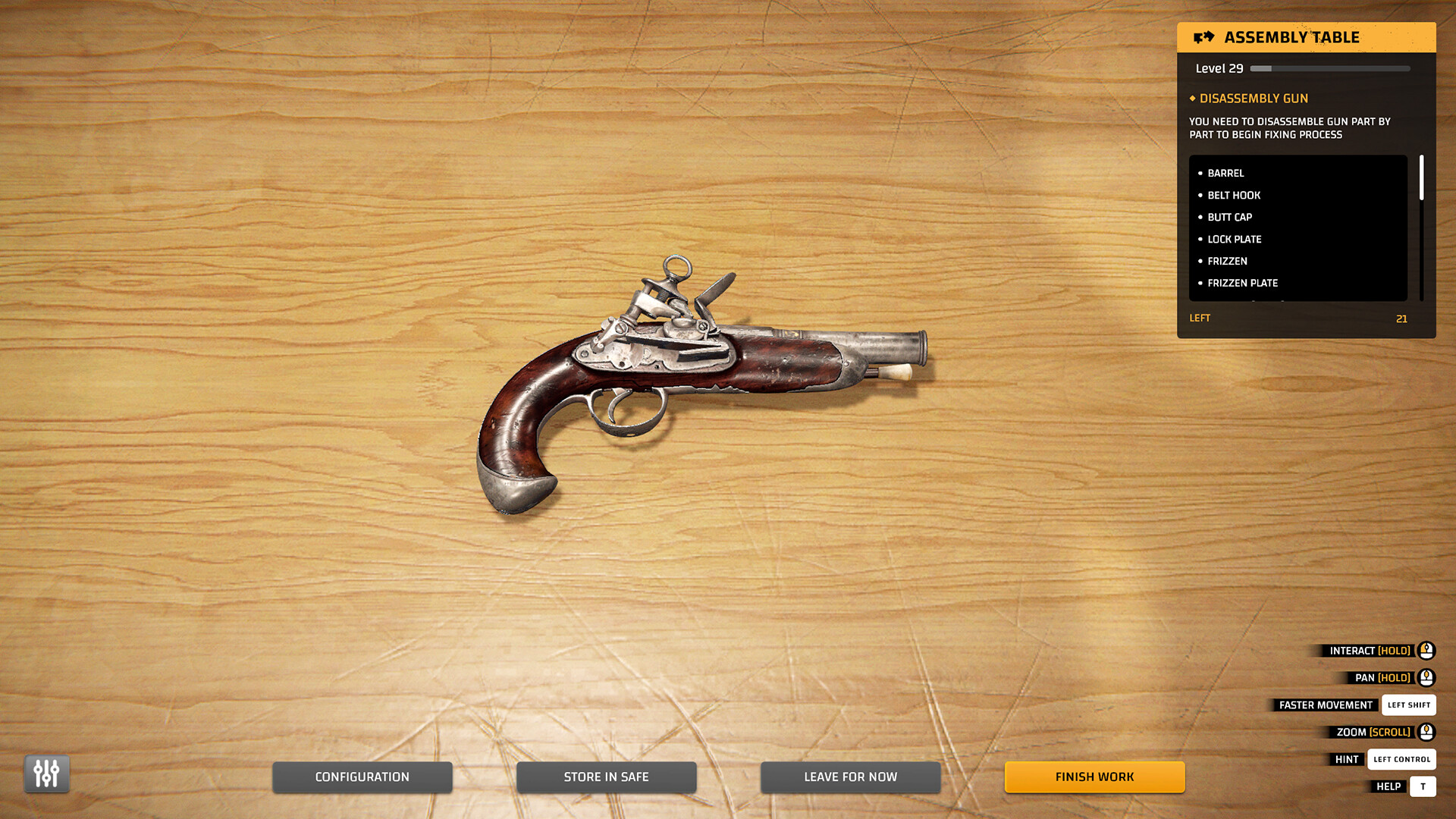Viewport: 1456px width, 819px height.
Task: Open the CONFIGURATION menu
Action: [362, 777]
